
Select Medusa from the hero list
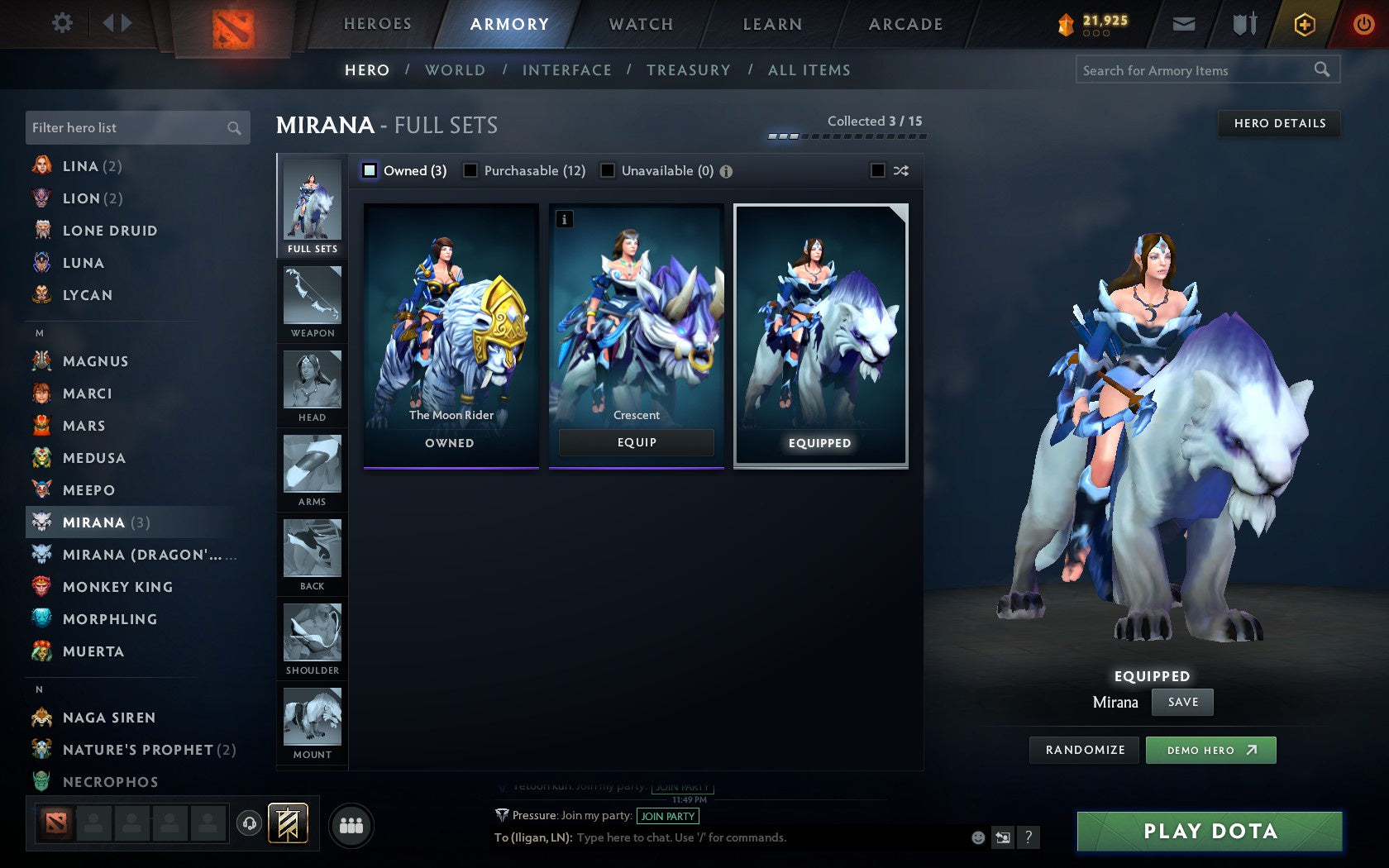[x=94, y=458]
